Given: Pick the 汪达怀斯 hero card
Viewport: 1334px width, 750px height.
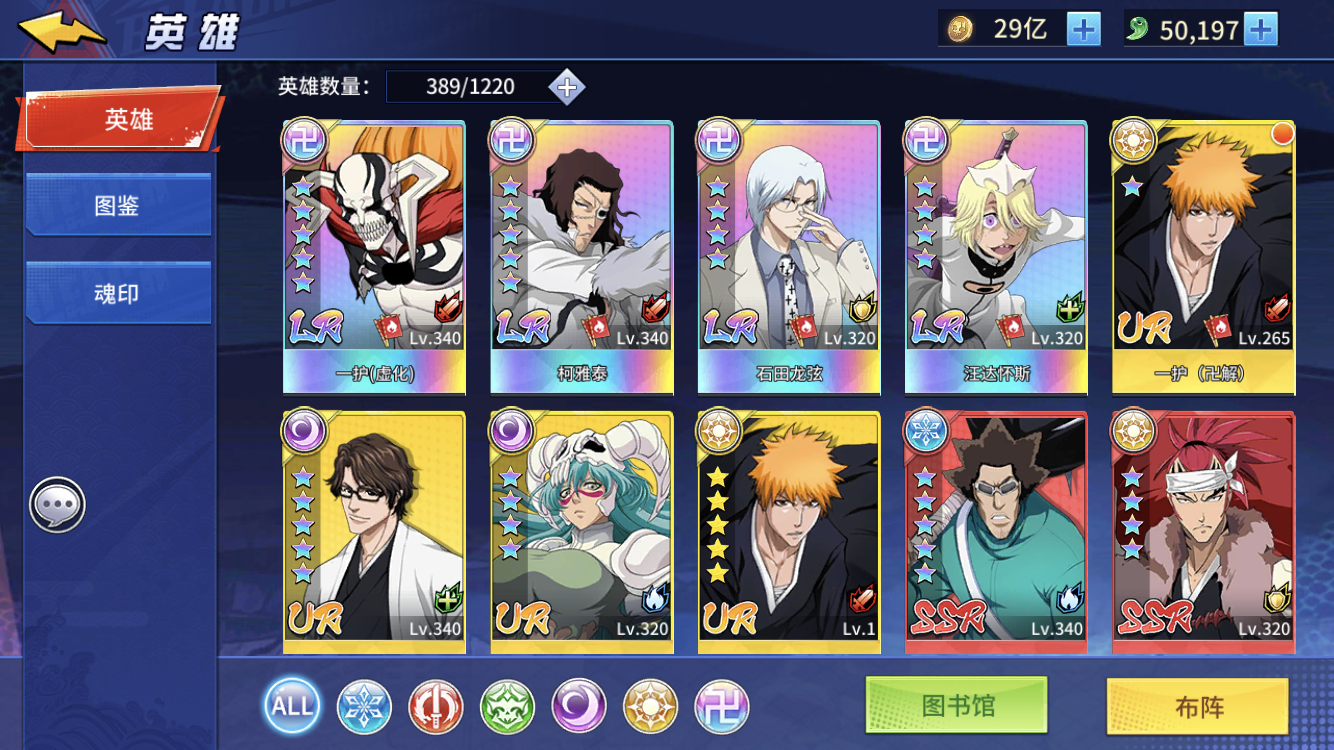Looking at the screenshot, I should [x=996, y=256].
